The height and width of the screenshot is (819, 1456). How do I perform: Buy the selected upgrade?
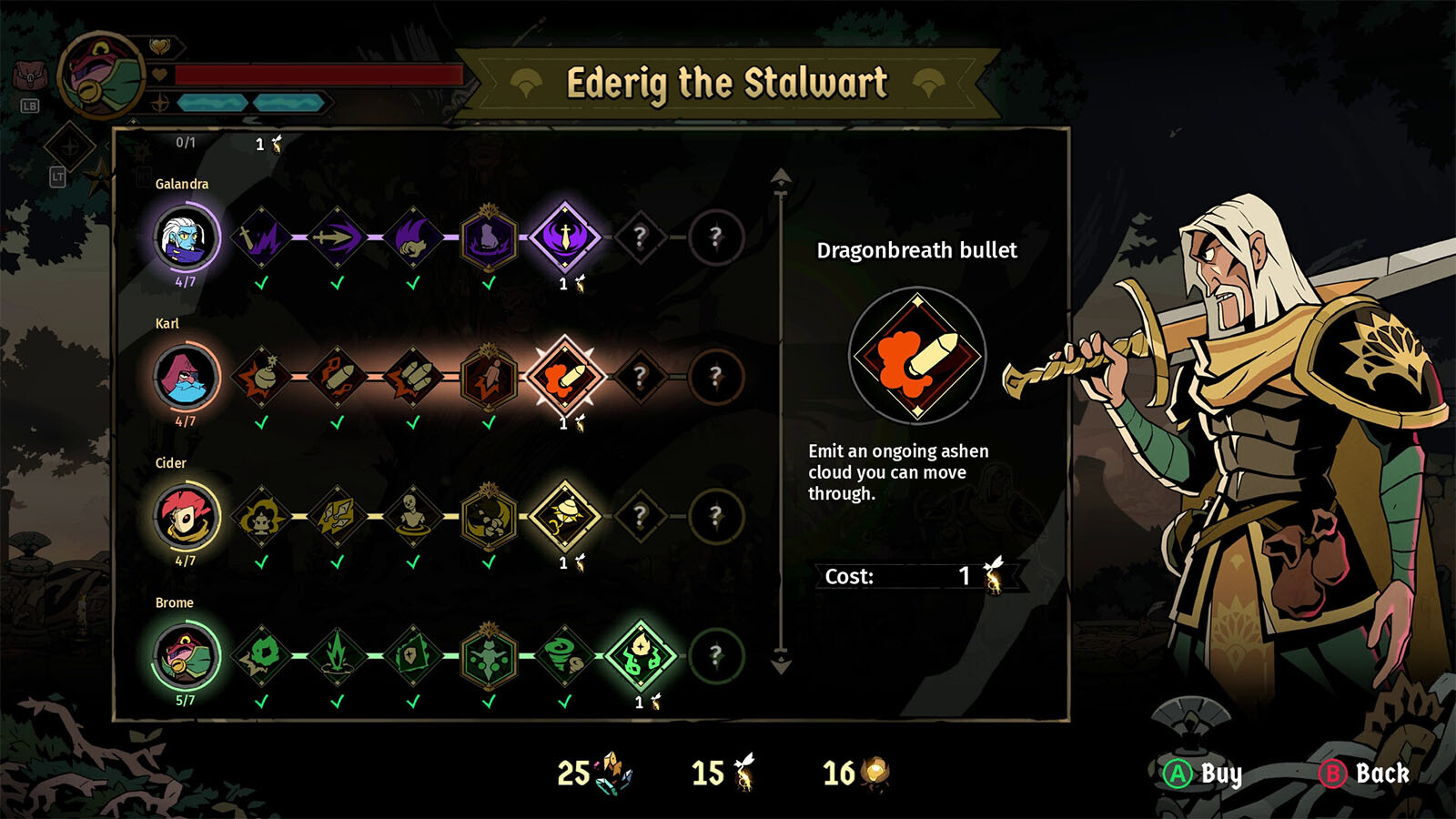click(1203, 773)
